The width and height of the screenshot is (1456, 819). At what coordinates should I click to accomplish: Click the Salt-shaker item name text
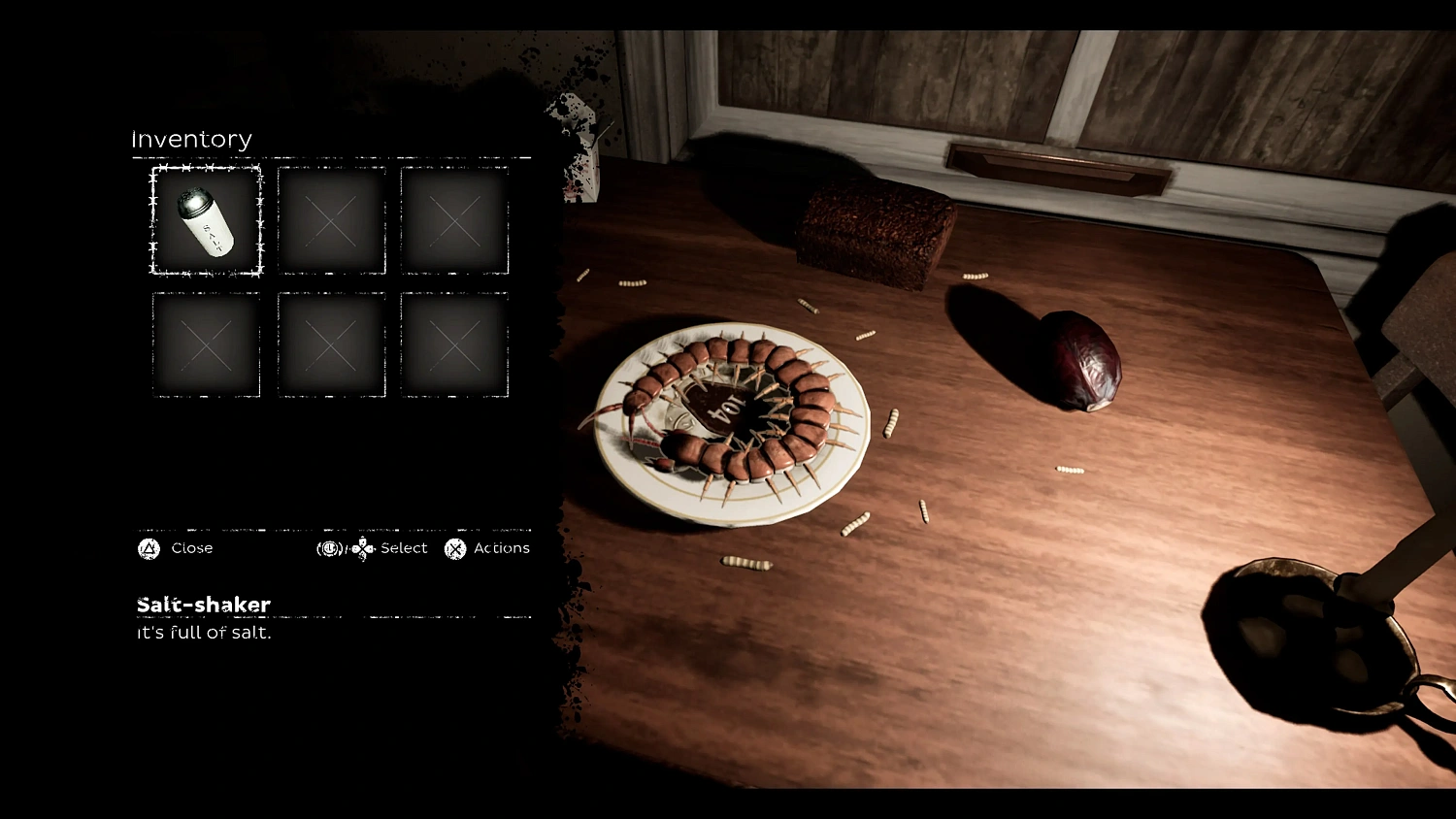tap(202, 604)
